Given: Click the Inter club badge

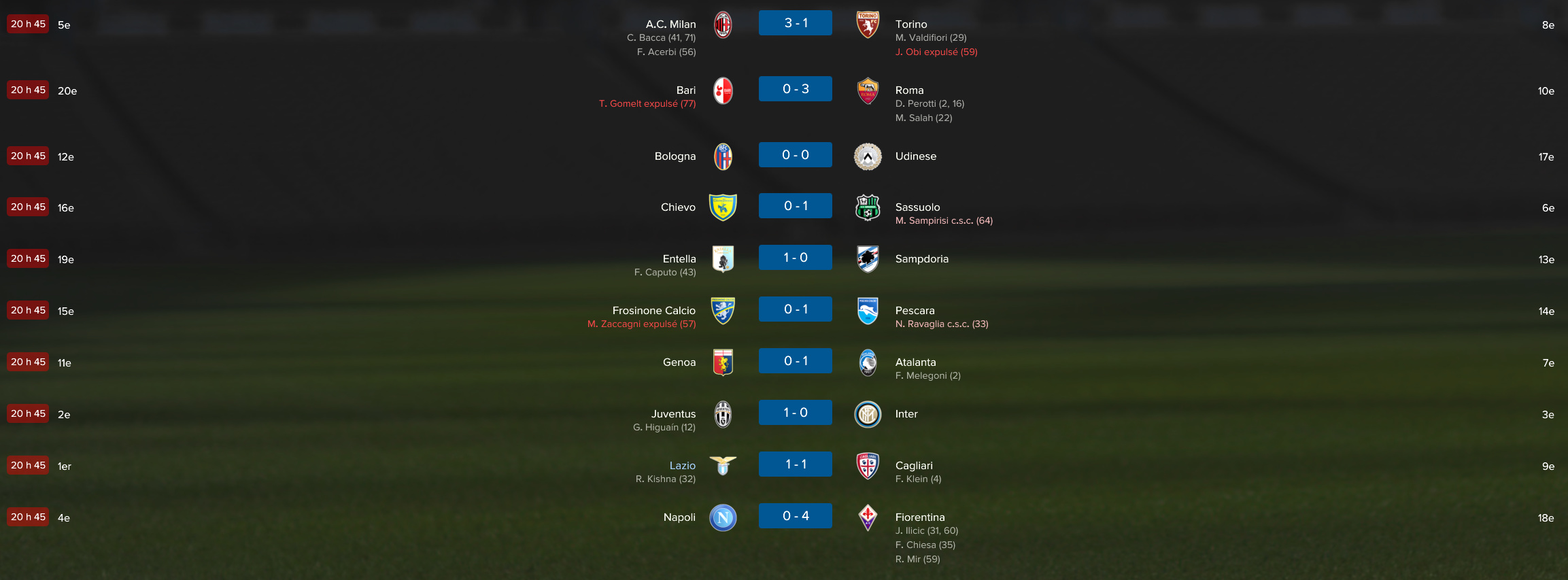Looking at the screenshot, I should point(868,414).
